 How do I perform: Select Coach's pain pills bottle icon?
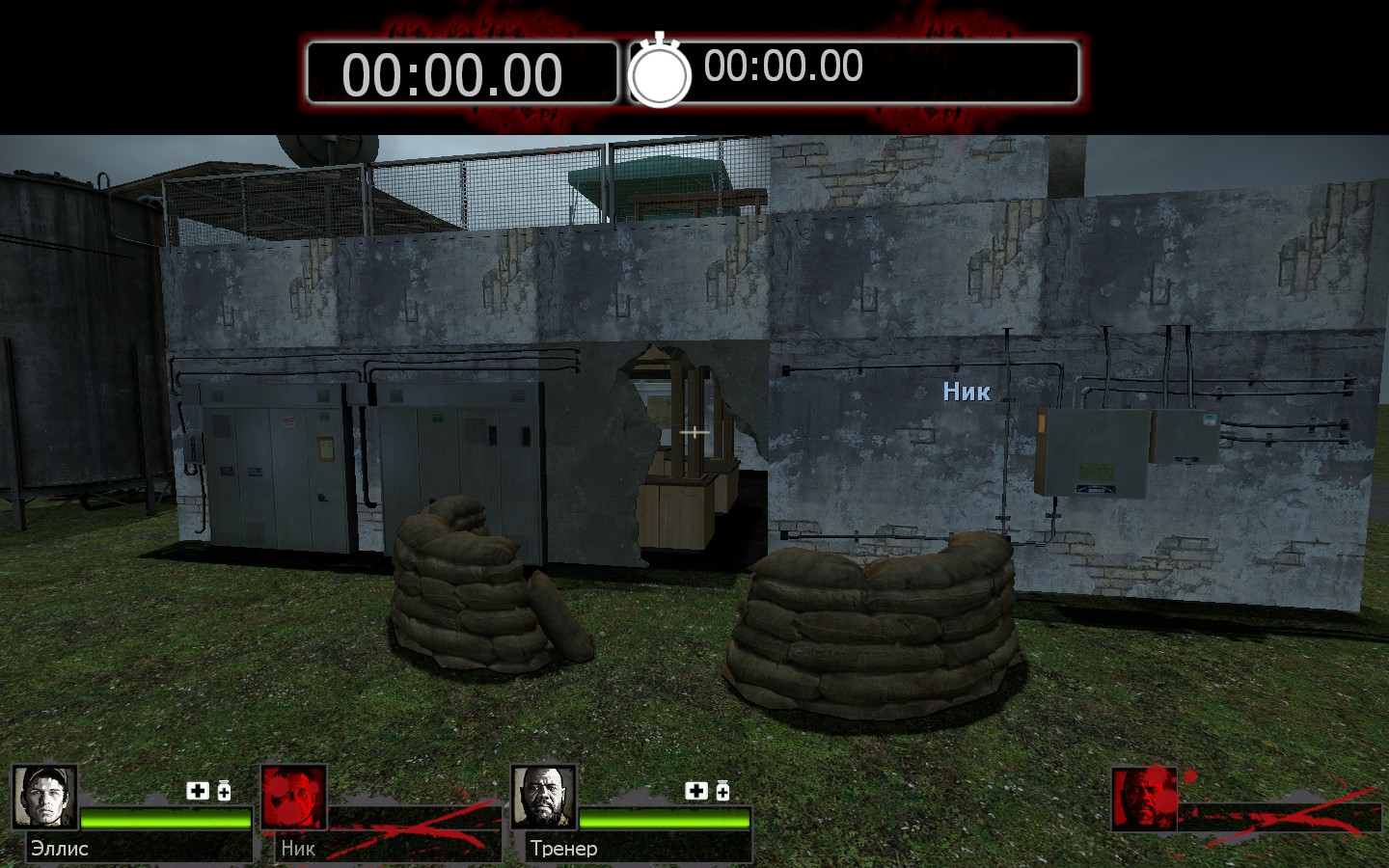(722, 791)
